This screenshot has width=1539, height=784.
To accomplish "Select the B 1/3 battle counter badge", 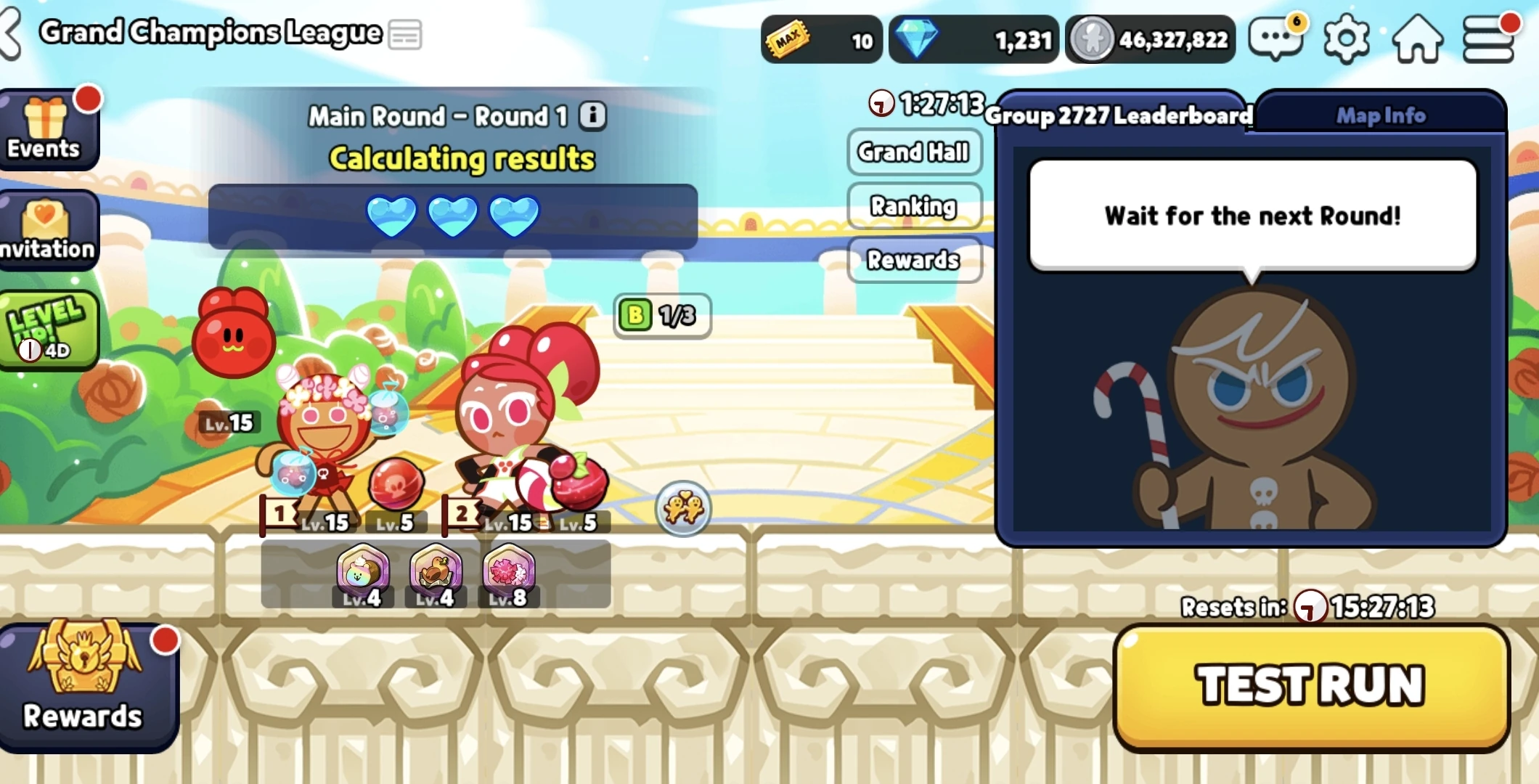I will [x=661, y=316].
